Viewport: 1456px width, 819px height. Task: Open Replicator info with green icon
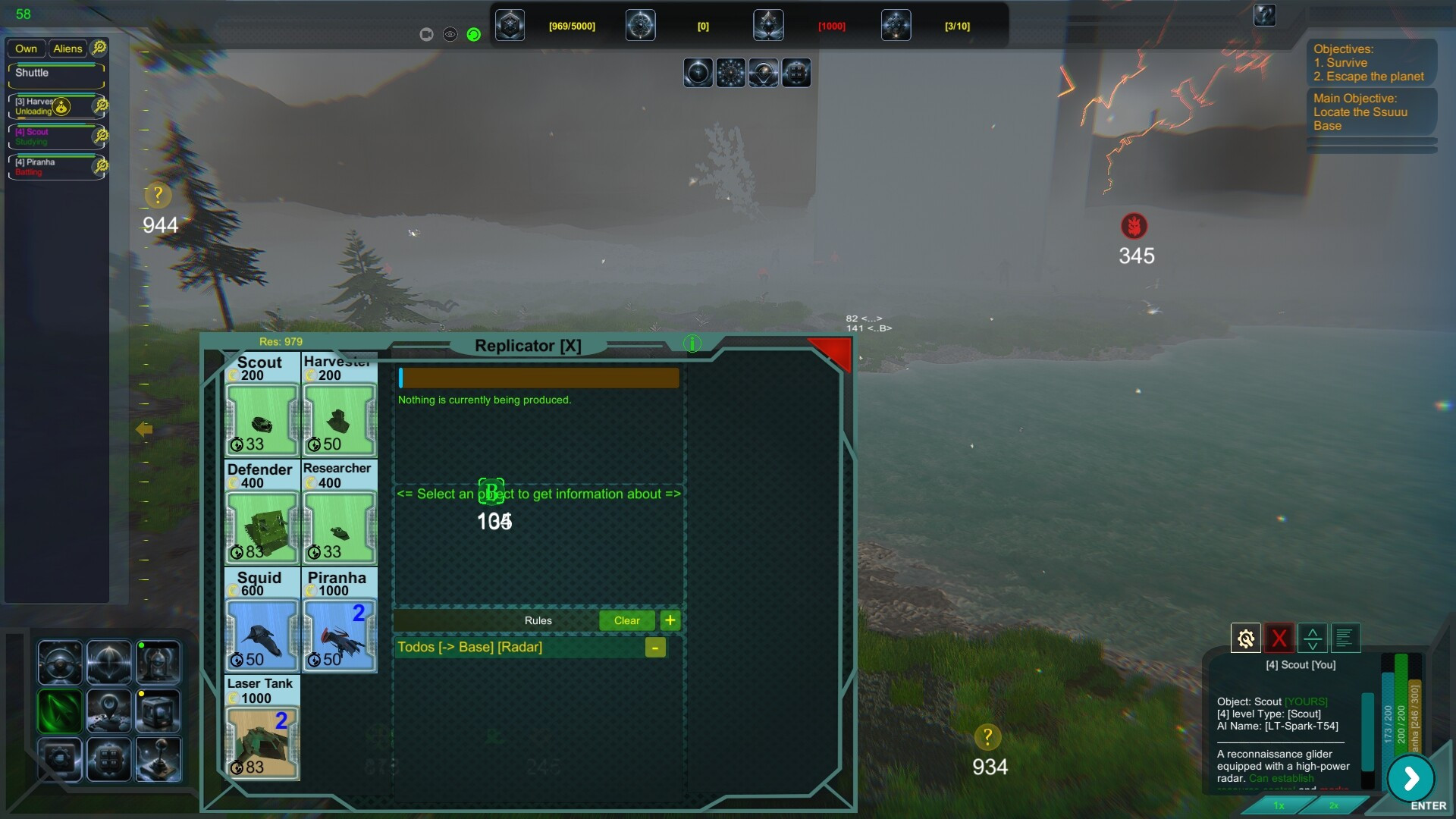[692, 344]
